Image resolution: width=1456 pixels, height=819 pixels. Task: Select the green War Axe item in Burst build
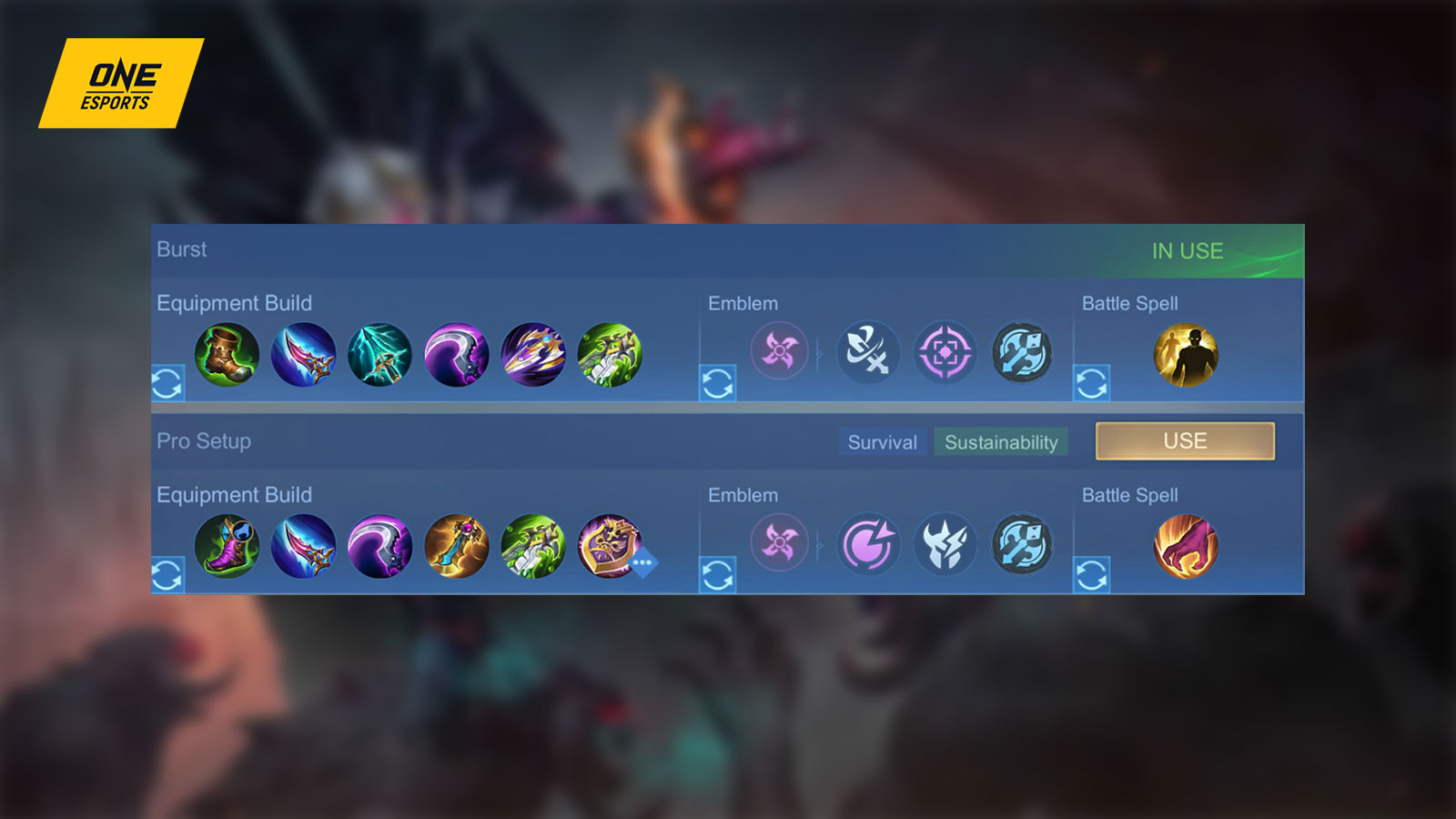(612, 355)
